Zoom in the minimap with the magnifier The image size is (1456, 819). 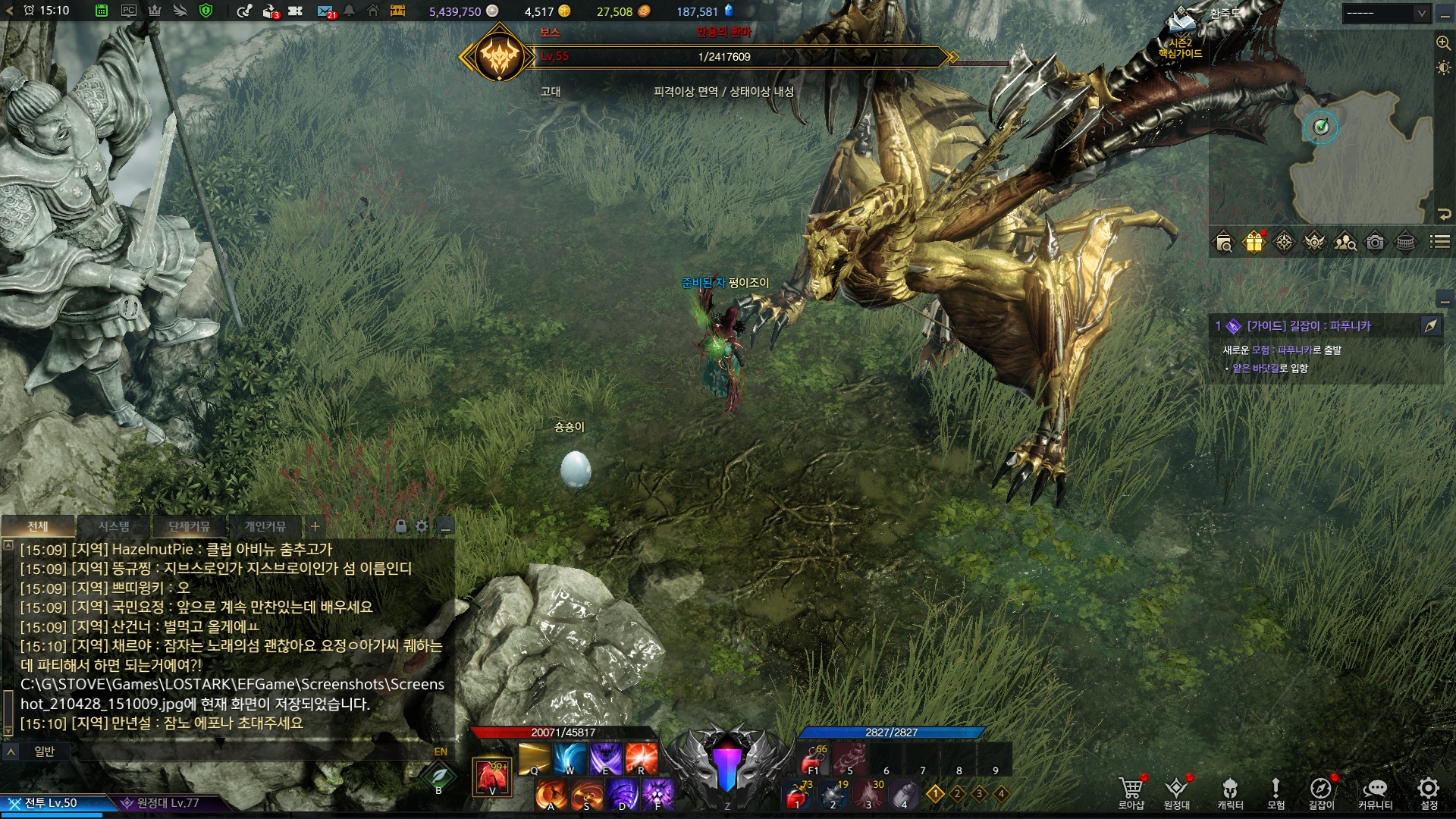point(1443,42)
